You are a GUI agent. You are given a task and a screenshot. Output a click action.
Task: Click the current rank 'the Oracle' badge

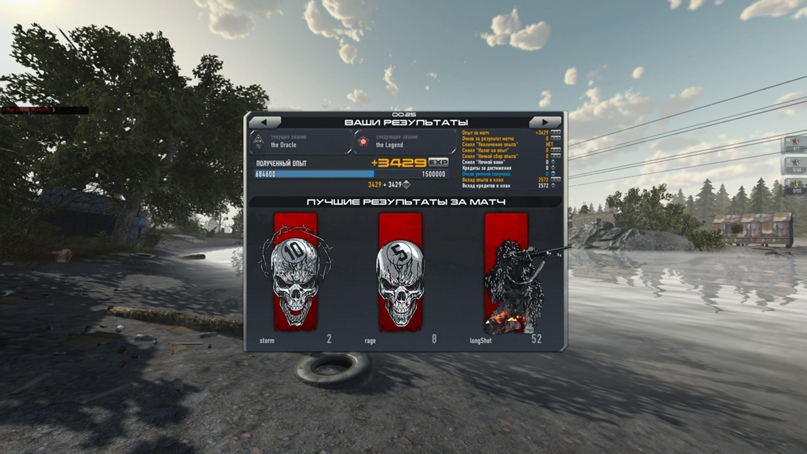260,141
